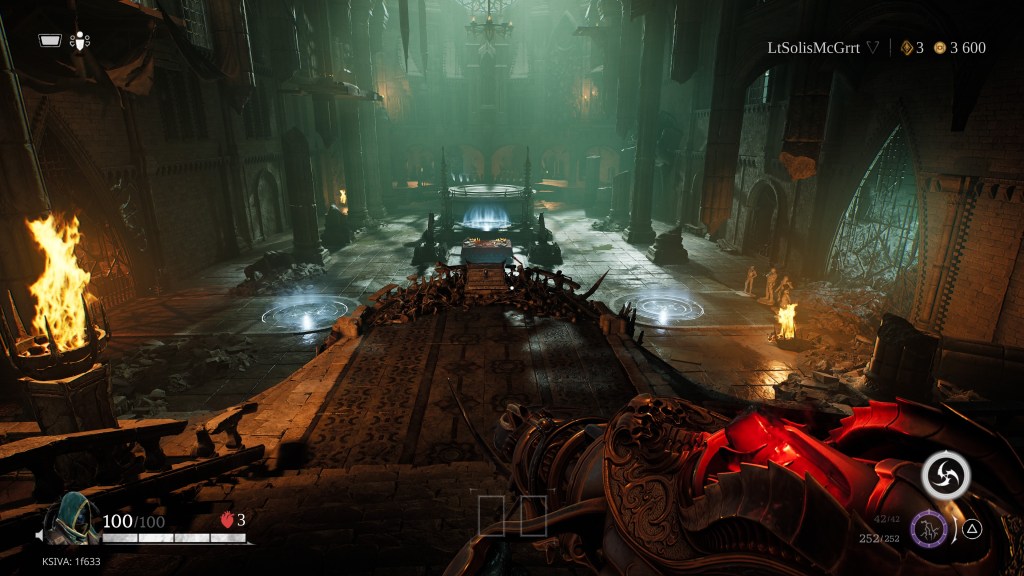
Task: Click the hooded character portrait
Action: coord(72,518)
